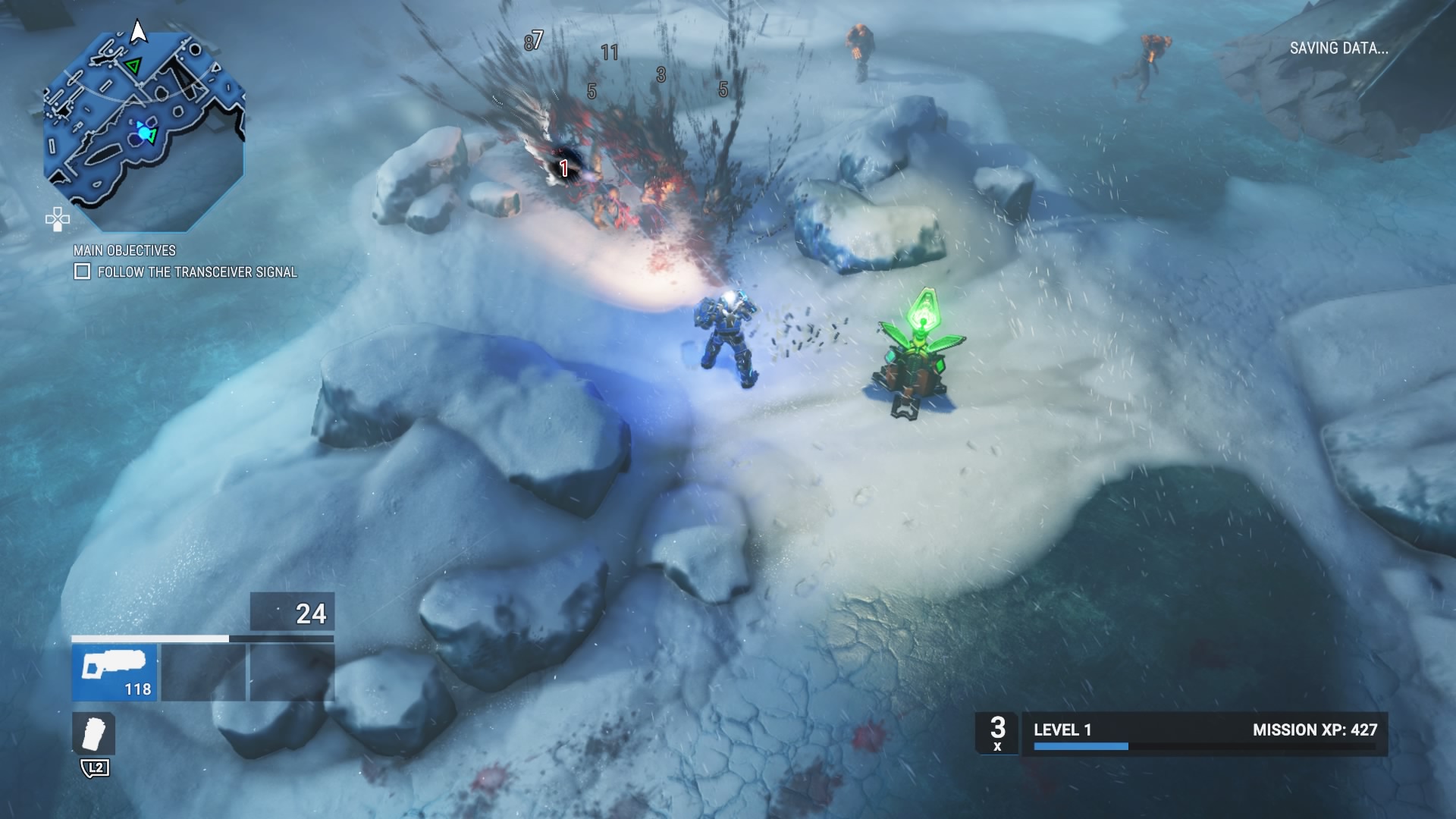Open the Main Objectives header to collapse it
This screenshot has width=1456, height=819.
[124, 250]
